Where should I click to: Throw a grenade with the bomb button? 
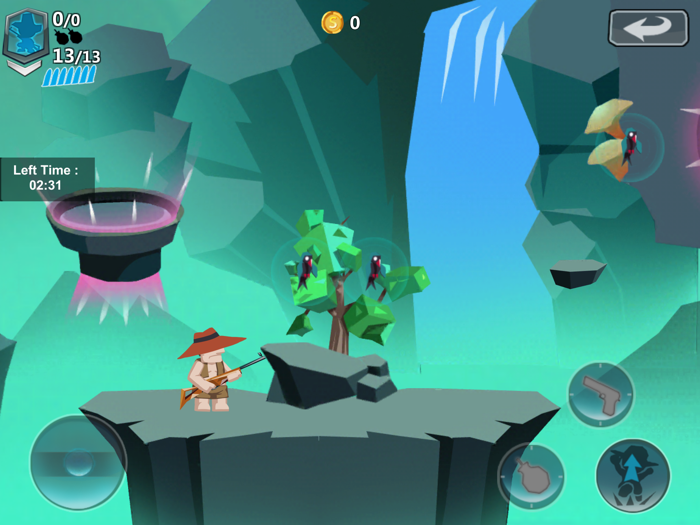pos(531,475)
